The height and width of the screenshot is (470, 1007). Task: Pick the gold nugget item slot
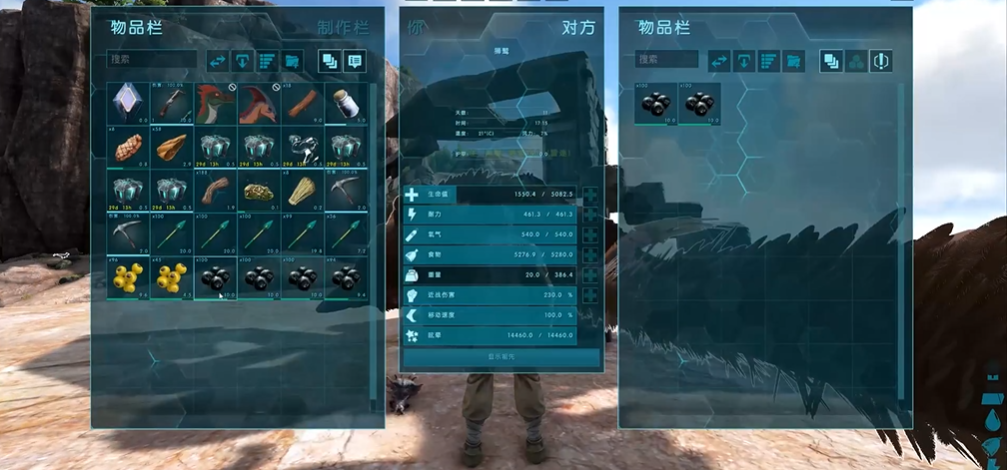259,192
